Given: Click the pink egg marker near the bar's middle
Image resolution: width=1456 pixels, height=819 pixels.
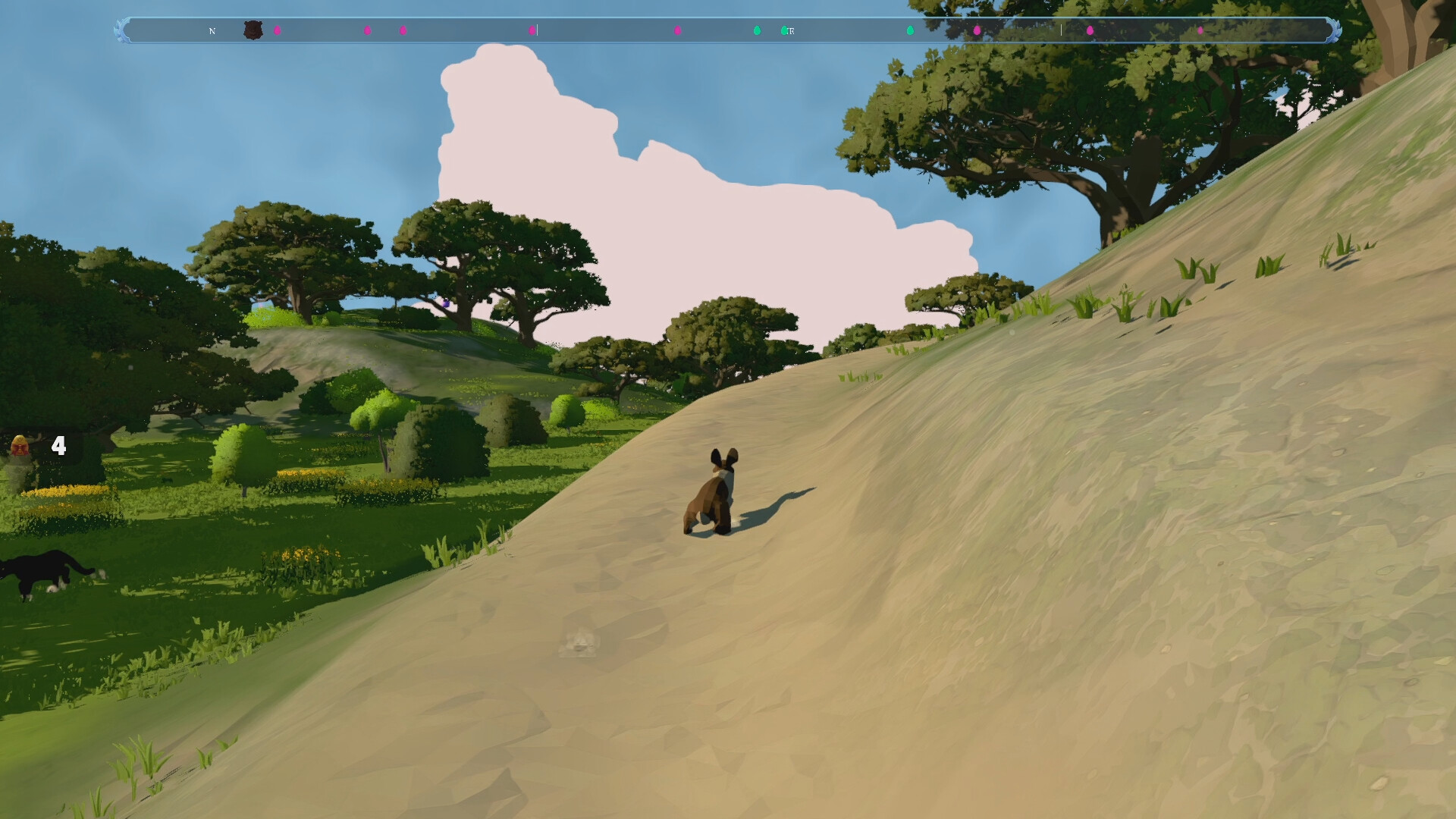Looking at the screenshot, I should [679, 31].
